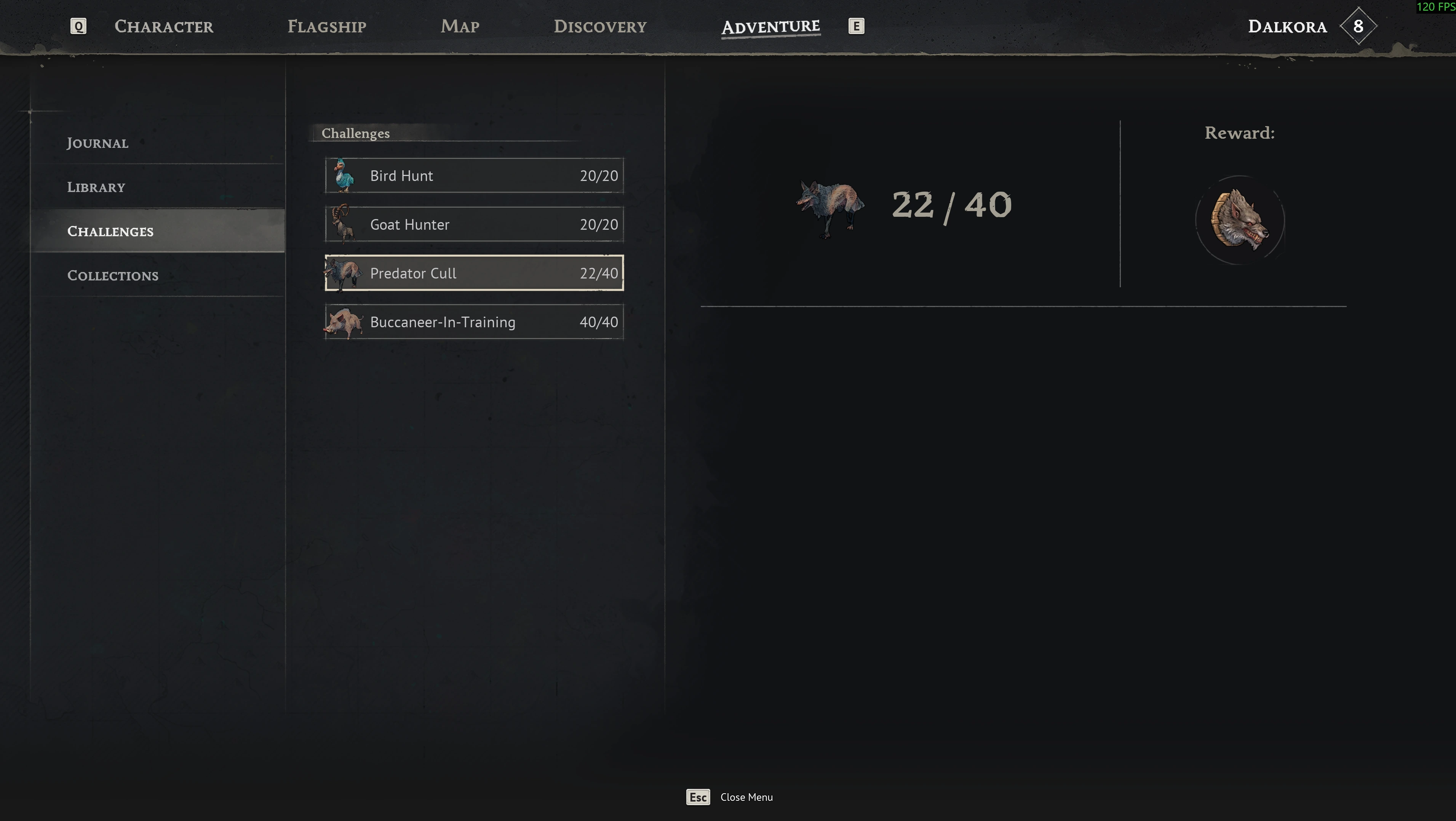This screenshot has height=821, width=1456.
Task: Inspect the wolf head trophy reward
Action: point(1240,220)
